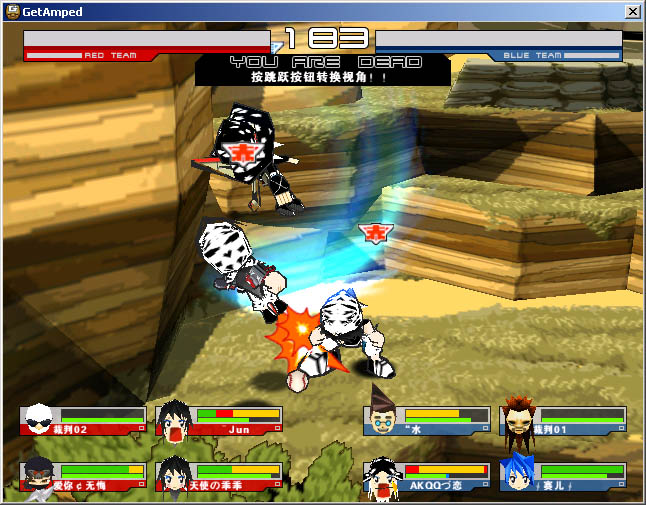This screenshot has height=505, width=646.
Task: Select player 赛儿 status panel
Action: (x=564, y=476)
